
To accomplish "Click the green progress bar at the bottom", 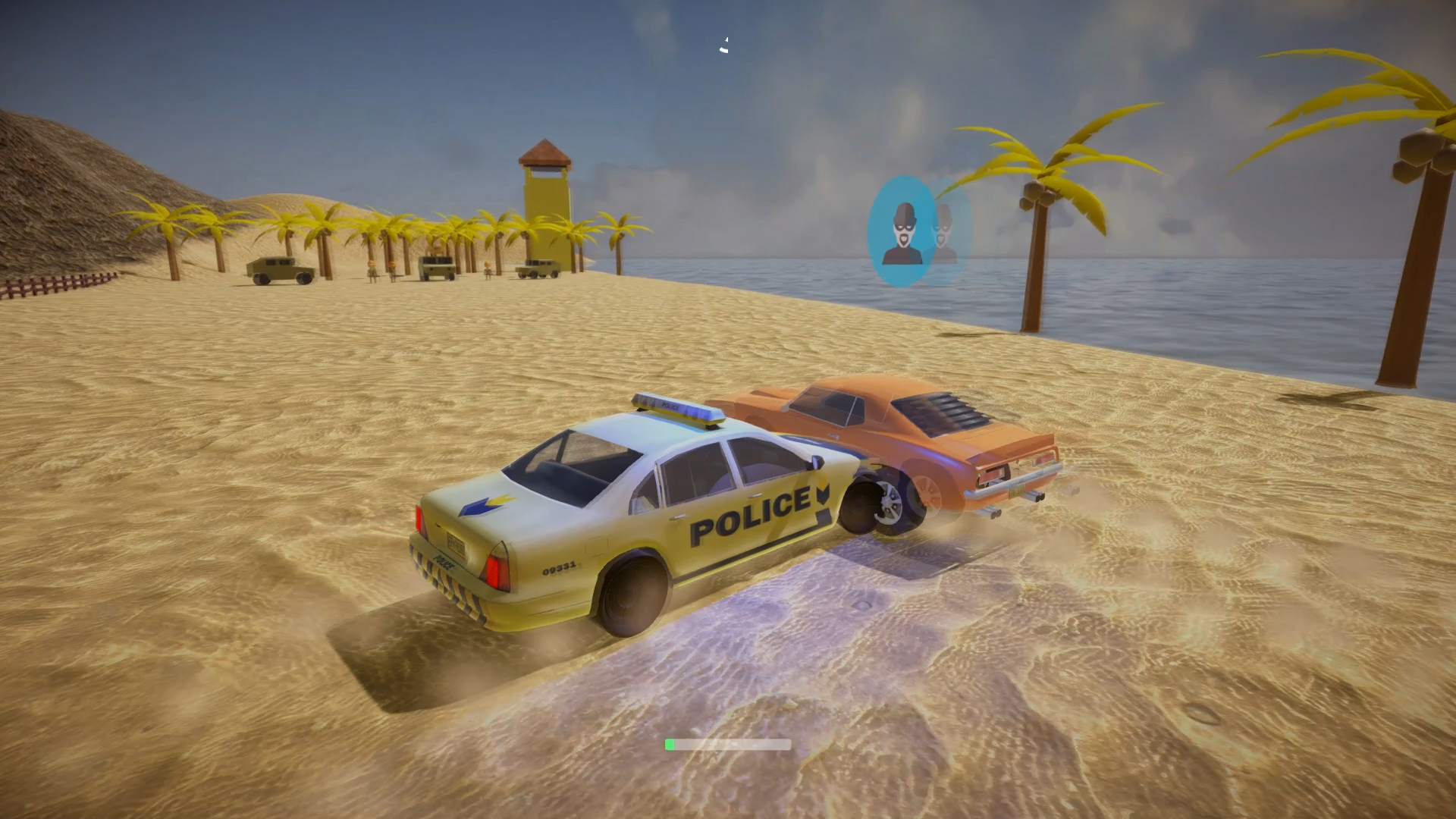I will pyautogui.click(x=670, y=744).
